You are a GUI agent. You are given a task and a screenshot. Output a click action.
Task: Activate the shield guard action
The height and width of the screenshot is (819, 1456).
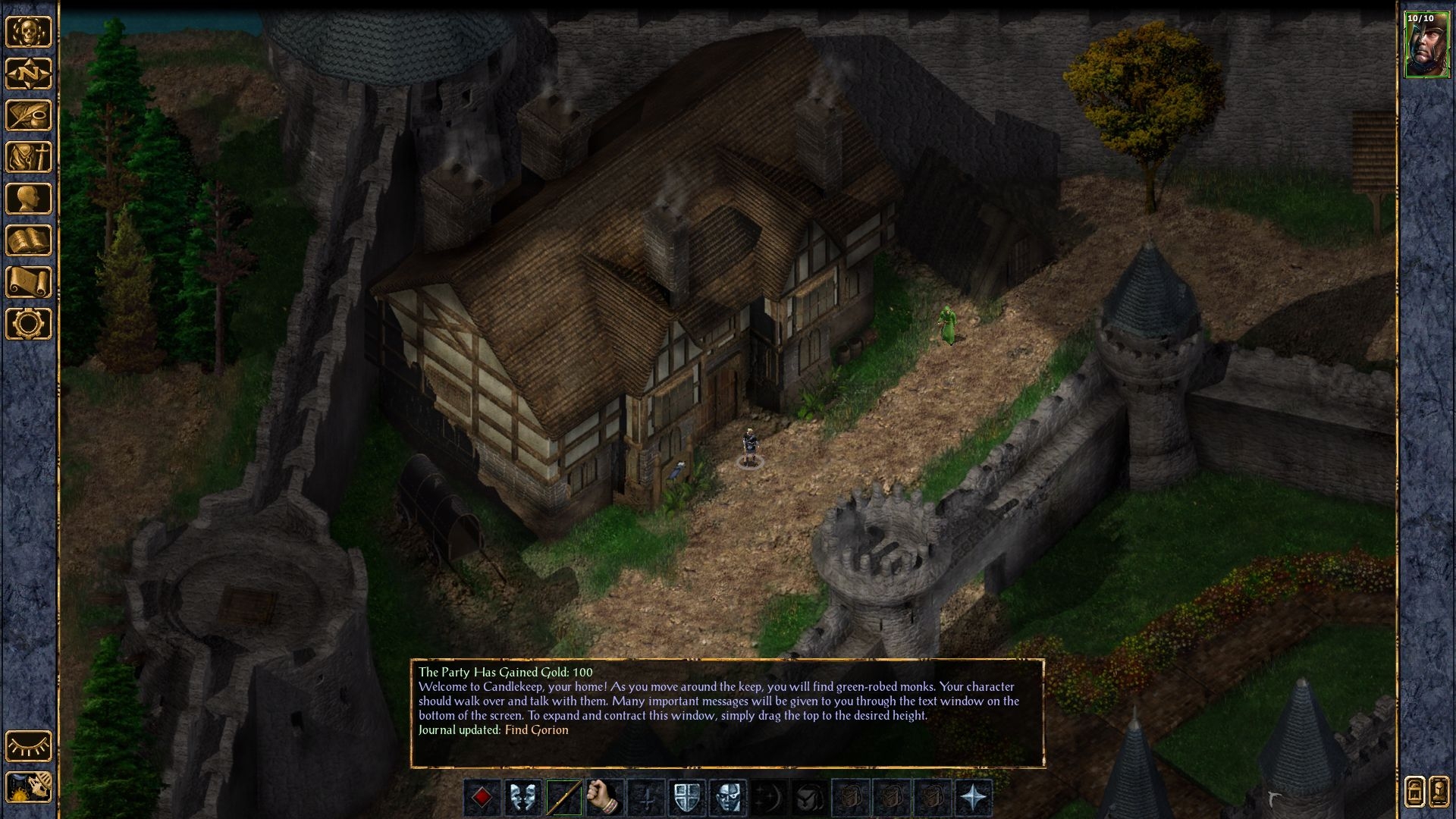tap(687, 798)
